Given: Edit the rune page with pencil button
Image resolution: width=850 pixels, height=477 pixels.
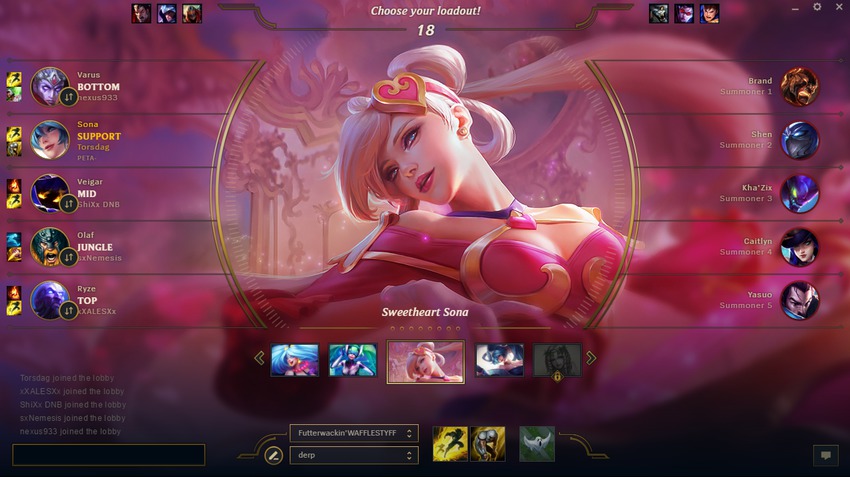Looking at the screenshot, I should (x=273, y=455).
